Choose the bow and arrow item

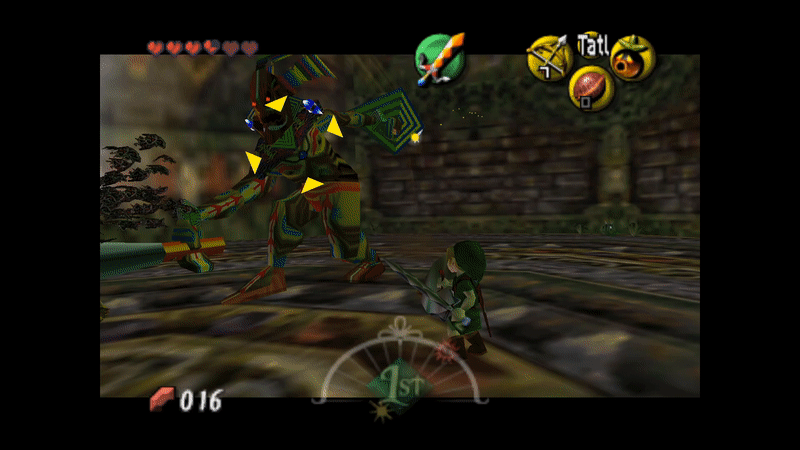pos(548,57)
